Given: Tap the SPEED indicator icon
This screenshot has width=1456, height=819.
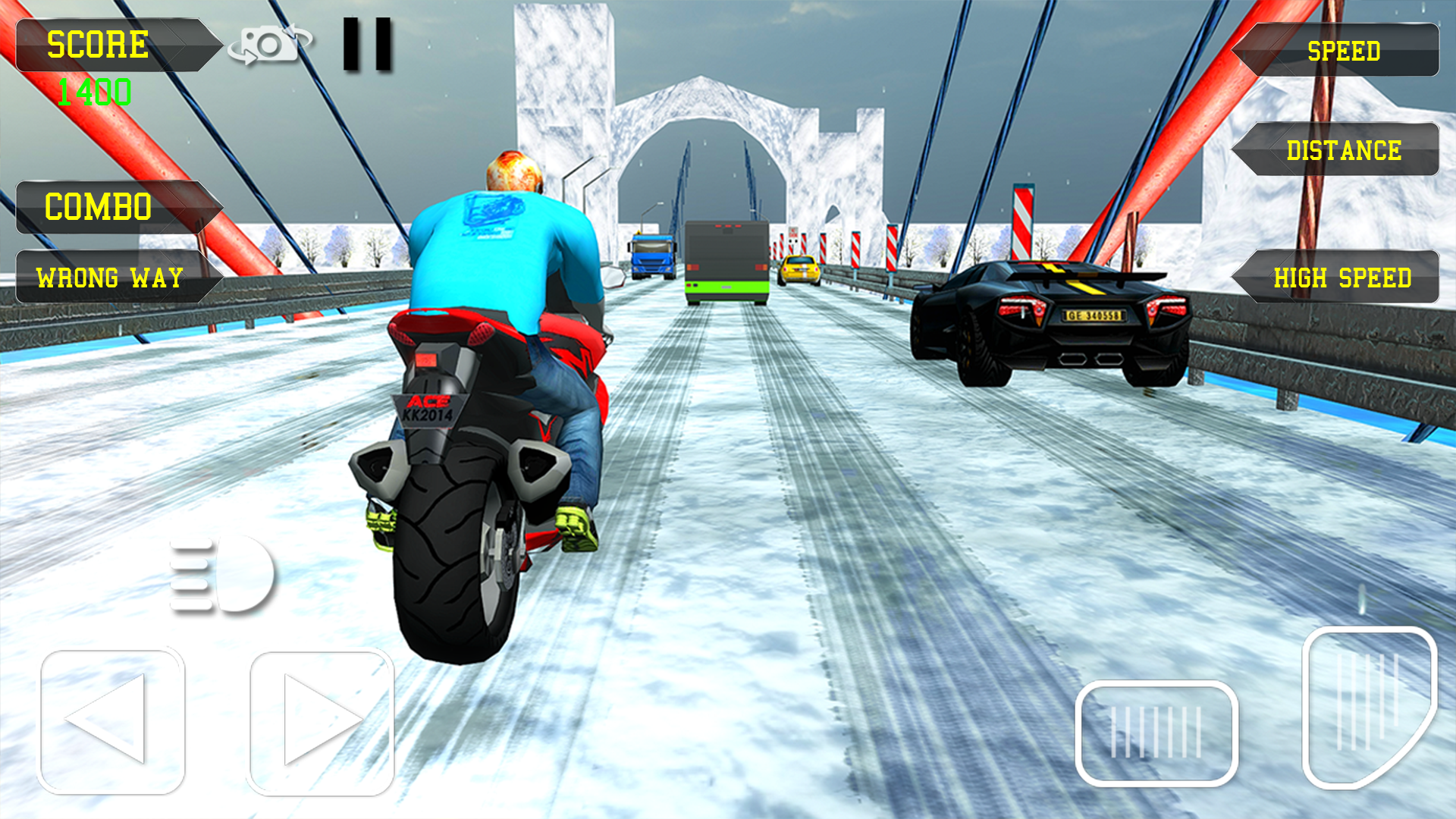Looking at the screenshot, I should pos(1342,51).
